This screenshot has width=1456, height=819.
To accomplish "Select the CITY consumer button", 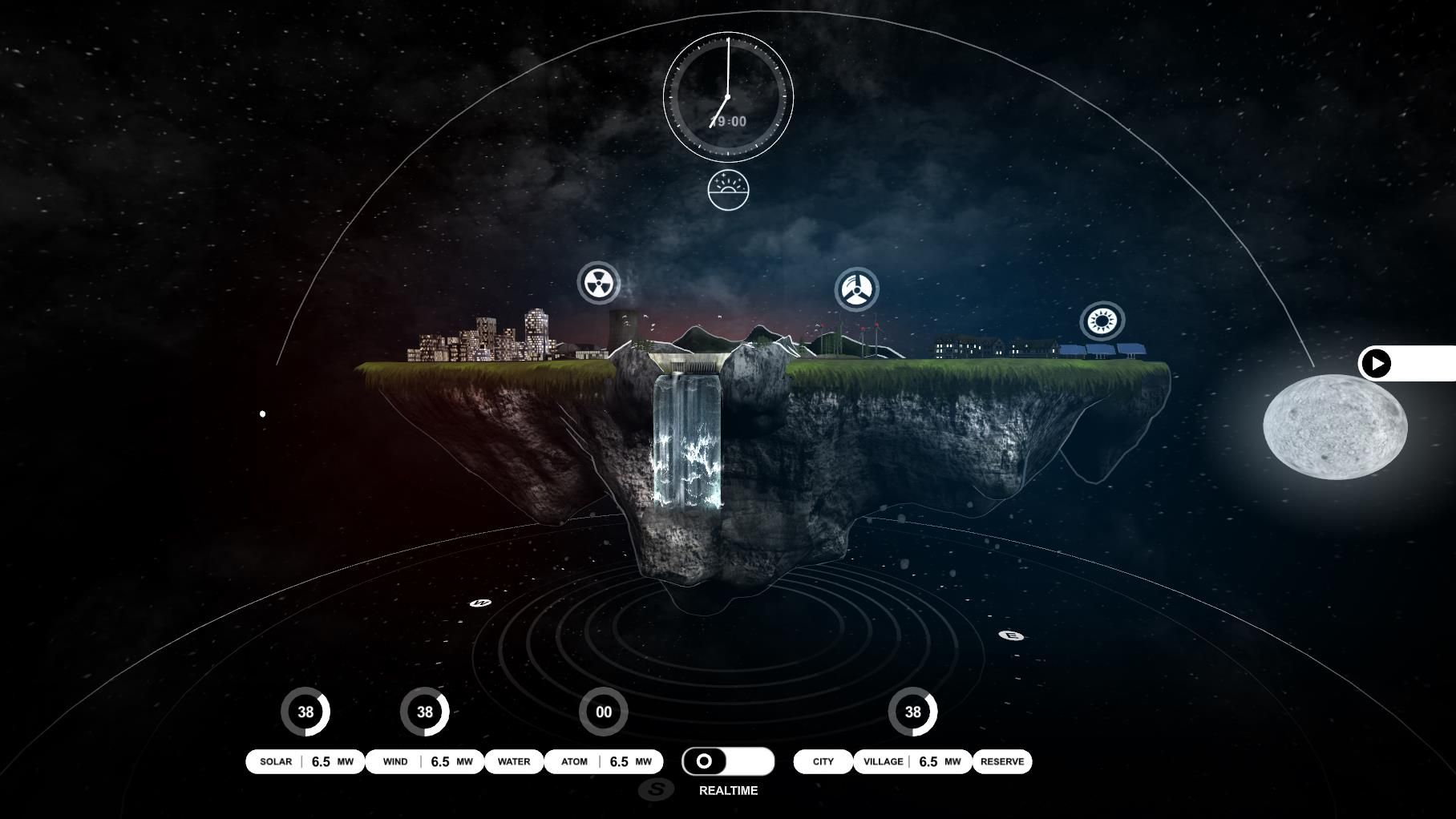I will point(823,761).
